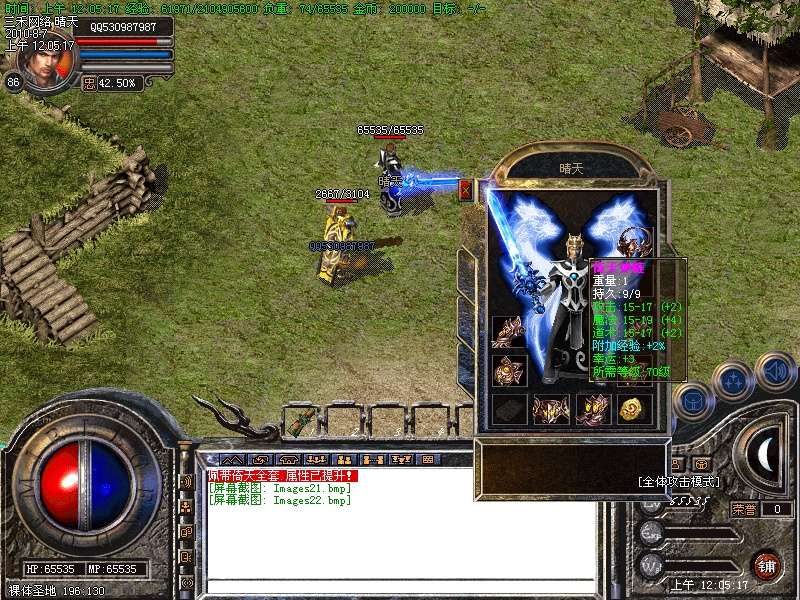Select the golden stone item slot
The image size is (800, 600).
(631, 407)
